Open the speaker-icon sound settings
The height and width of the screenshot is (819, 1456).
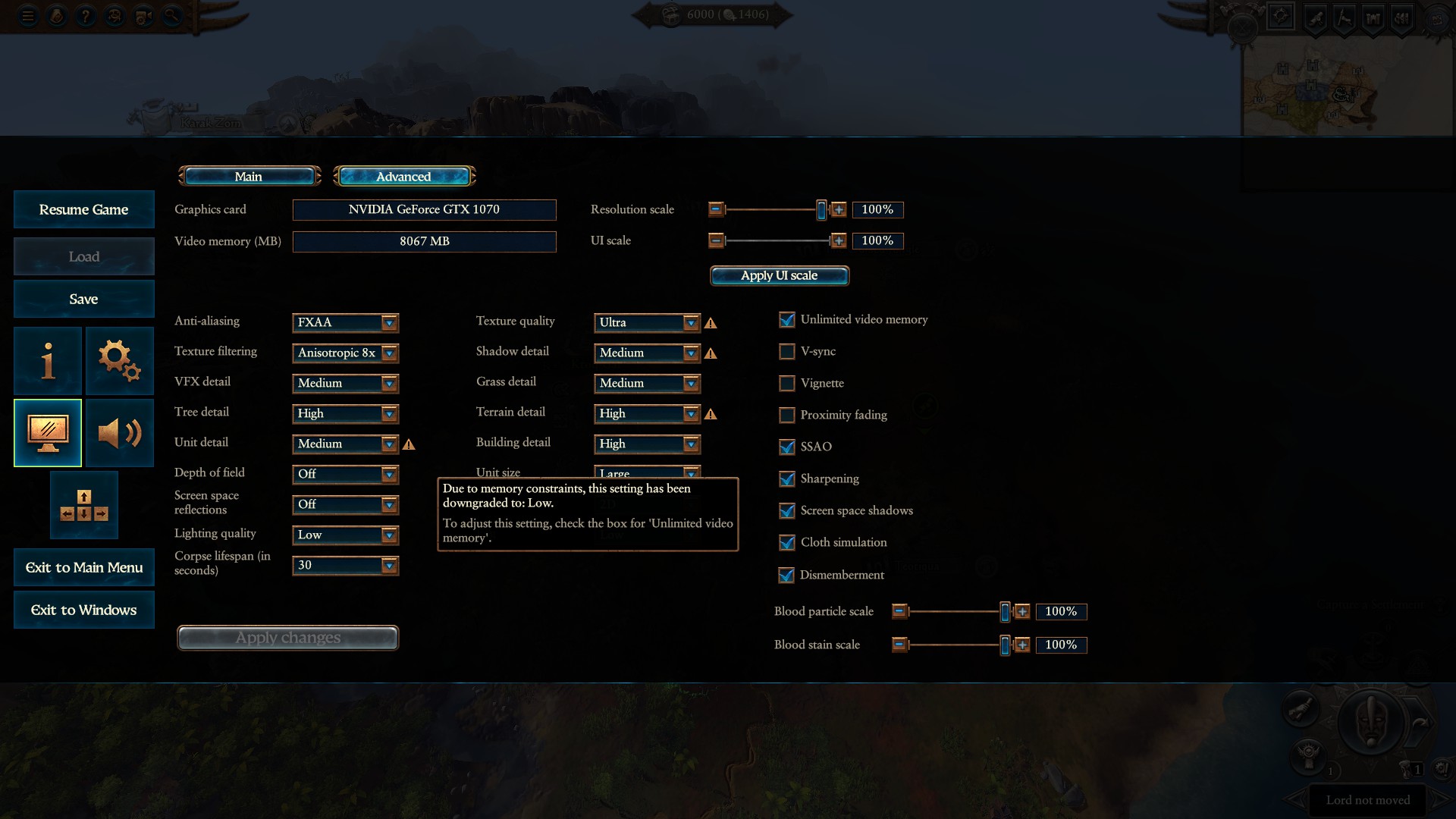pyautogui.click(x=119, y=432)
